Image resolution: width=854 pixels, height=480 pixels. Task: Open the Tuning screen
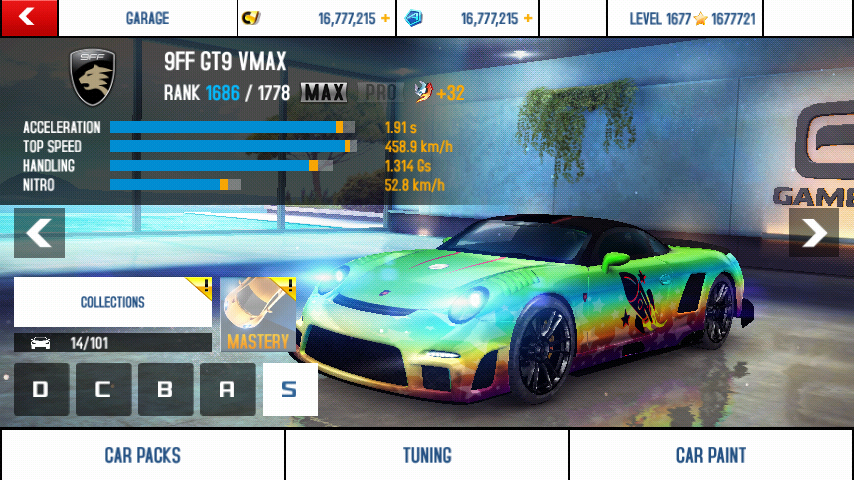tap(427, 455)
